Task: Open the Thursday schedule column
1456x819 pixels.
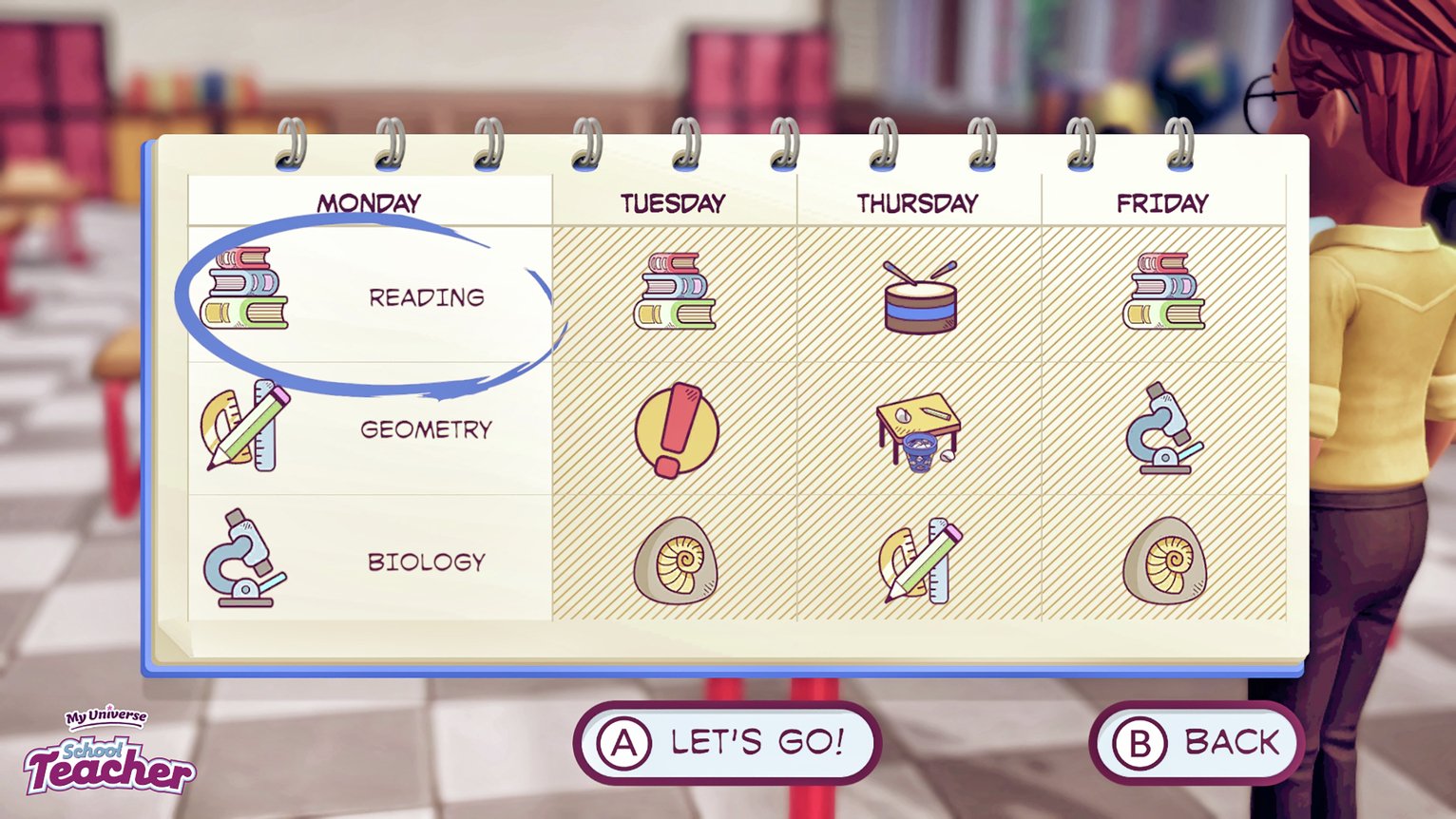Action: [917, 201]
